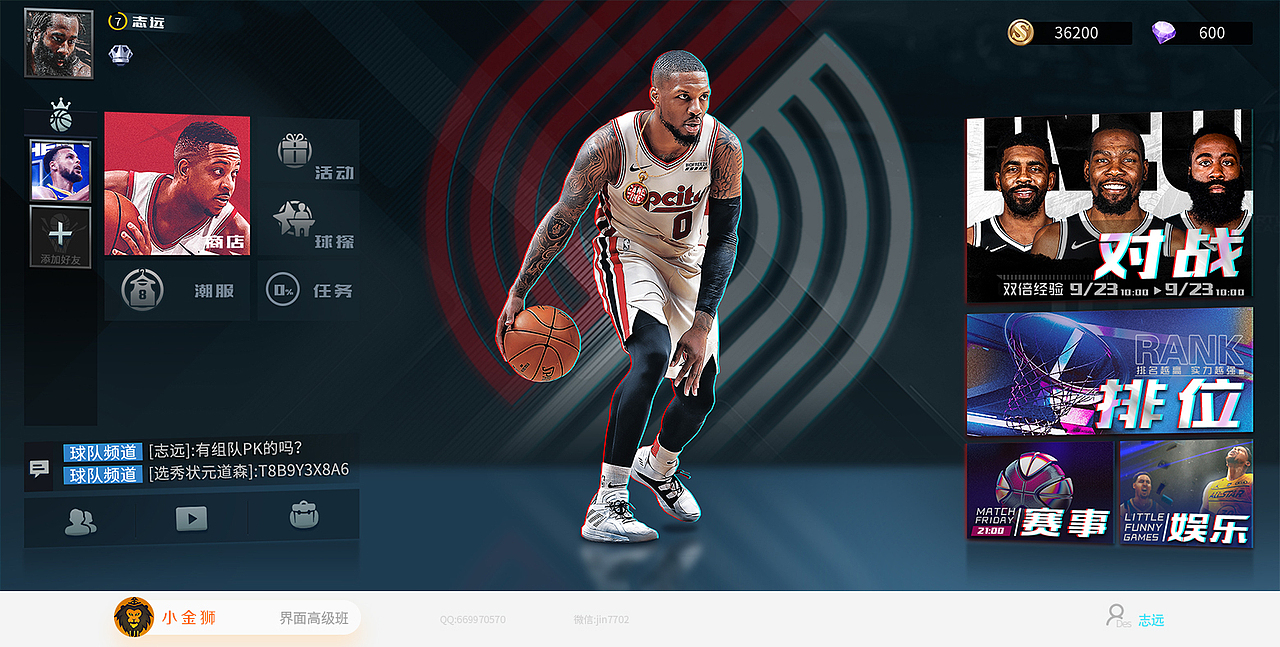
Task: Open the video replay icon
Action: pyautogui.click(x=191, y=519)
